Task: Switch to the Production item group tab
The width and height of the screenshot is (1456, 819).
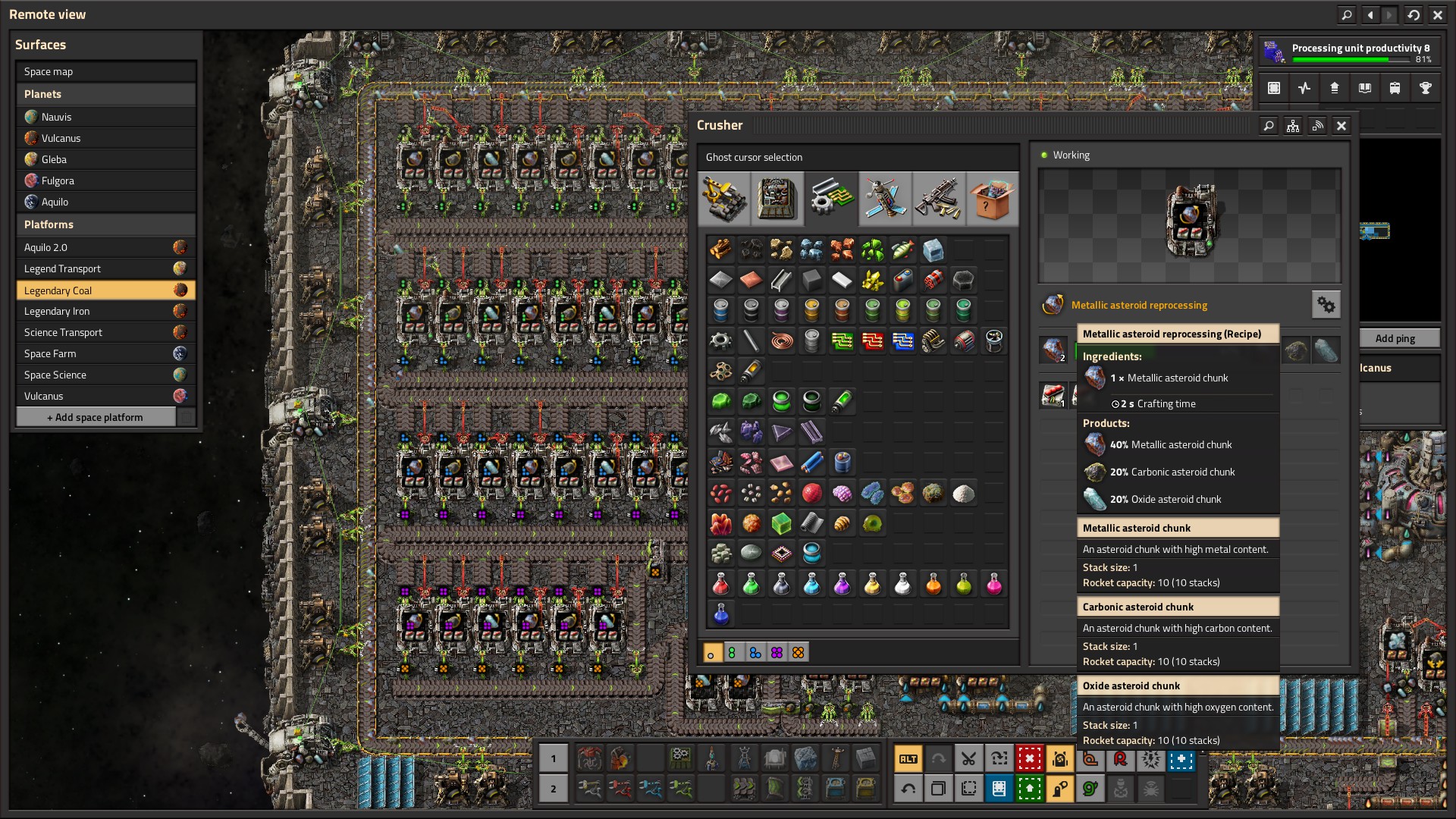Action: (777, 199)
